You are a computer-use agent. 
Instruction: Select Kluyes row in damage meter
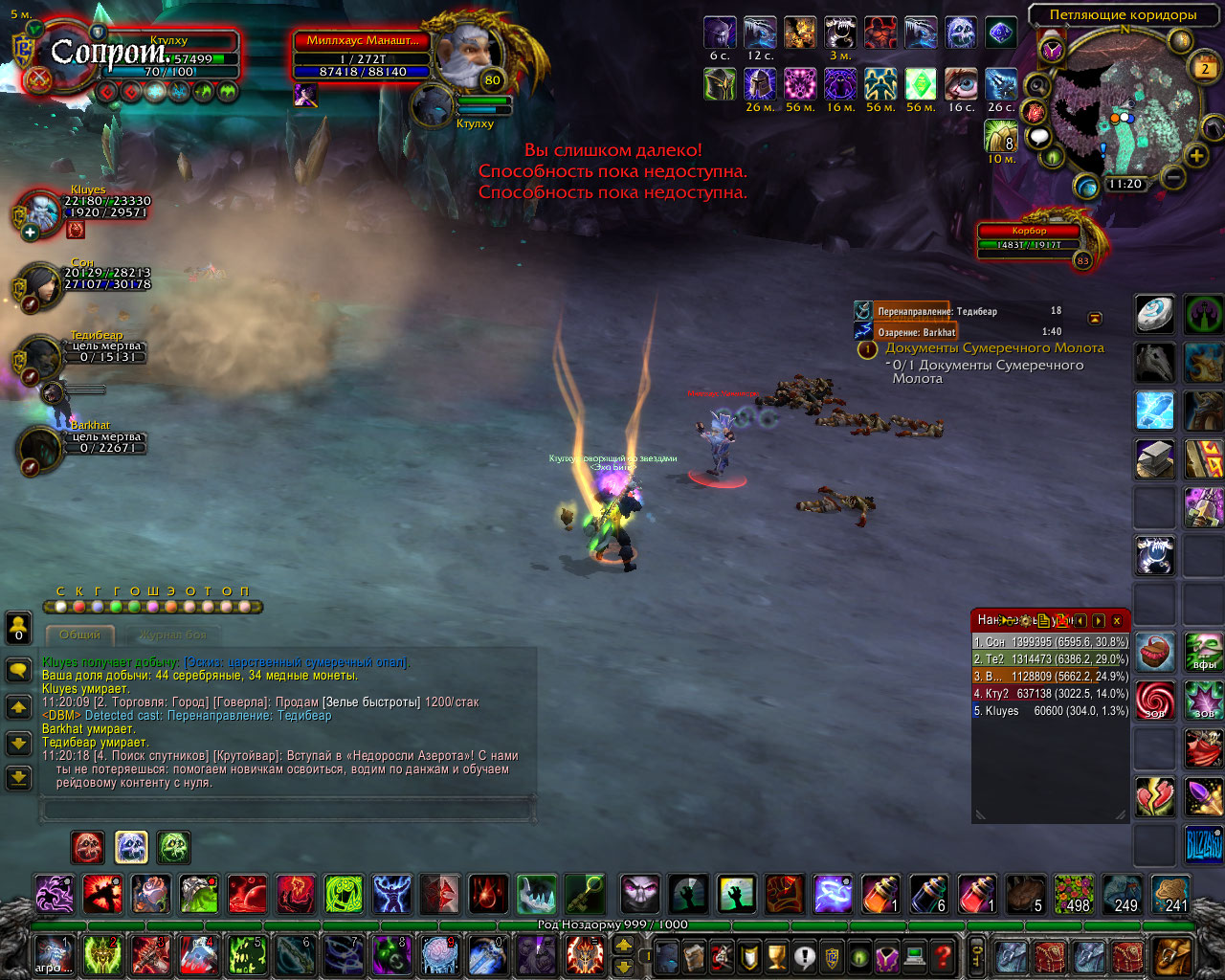[x=1050, y=711]
